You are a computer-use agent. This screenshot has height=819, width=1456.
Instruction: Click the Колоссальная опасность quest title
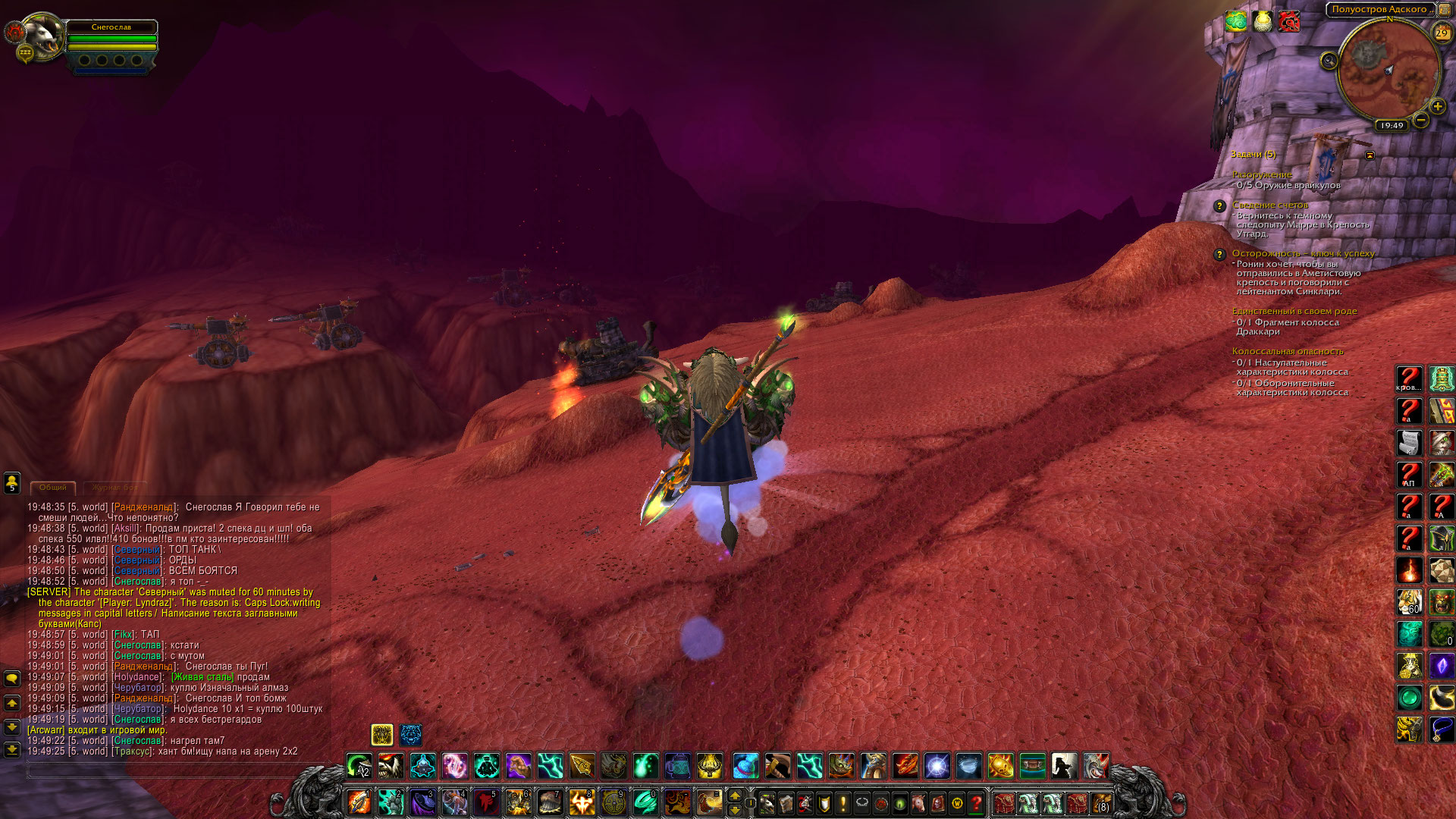(x=1287, y=351)
